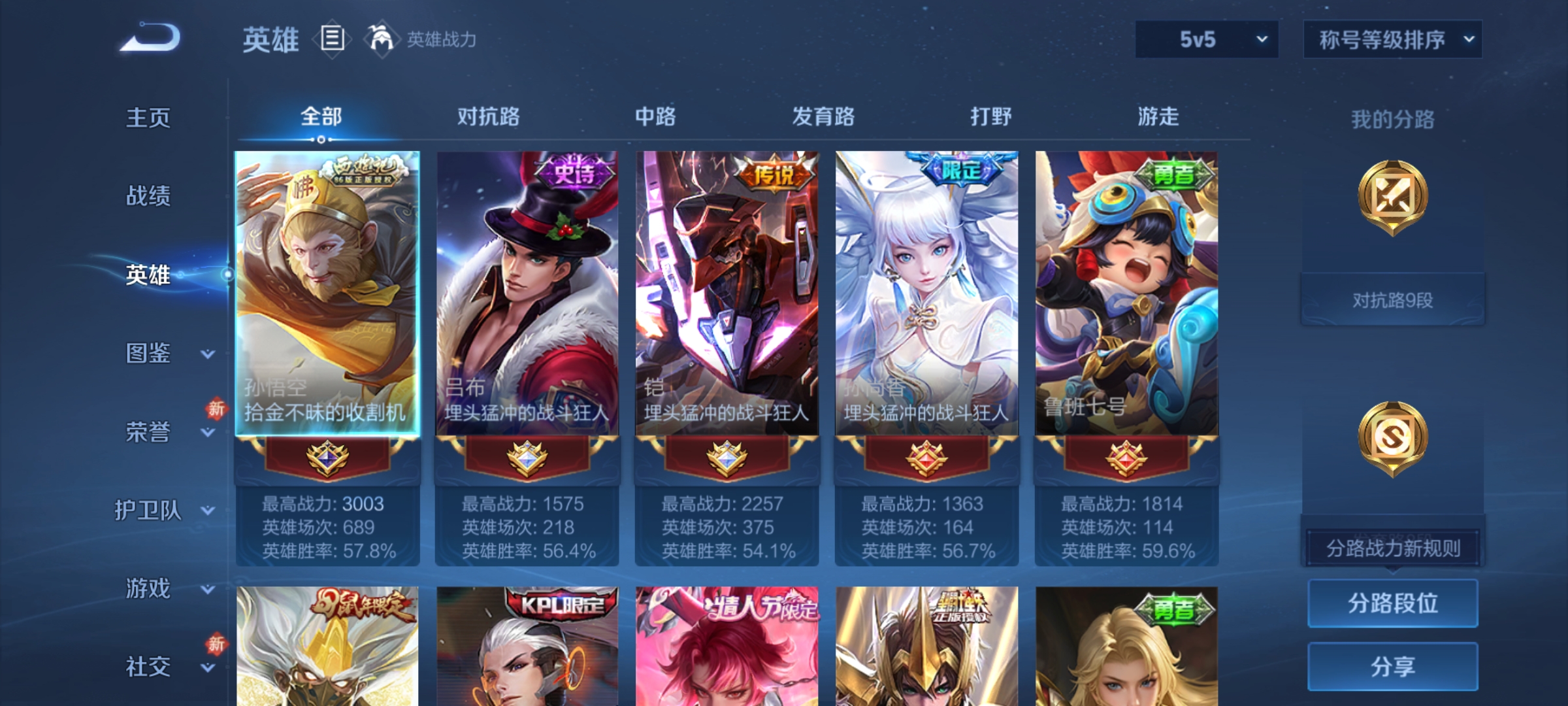This screenshot has width=1568, height=706.
Task: Open the 5v5 mode dropdown
Action: pyautogui.click(x=1205, y=39)
